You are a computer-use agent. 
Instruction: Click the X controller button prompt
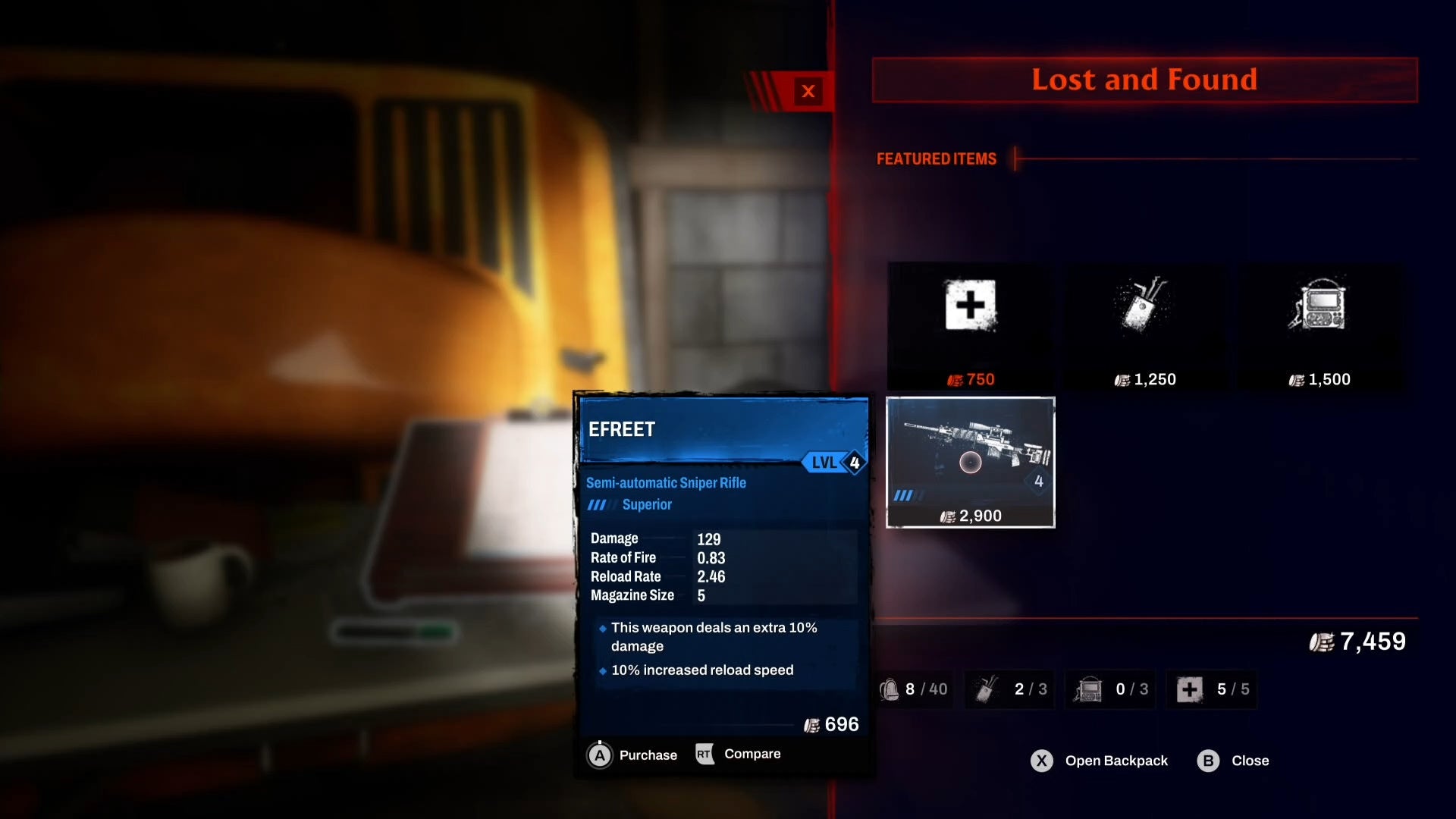1042,761
